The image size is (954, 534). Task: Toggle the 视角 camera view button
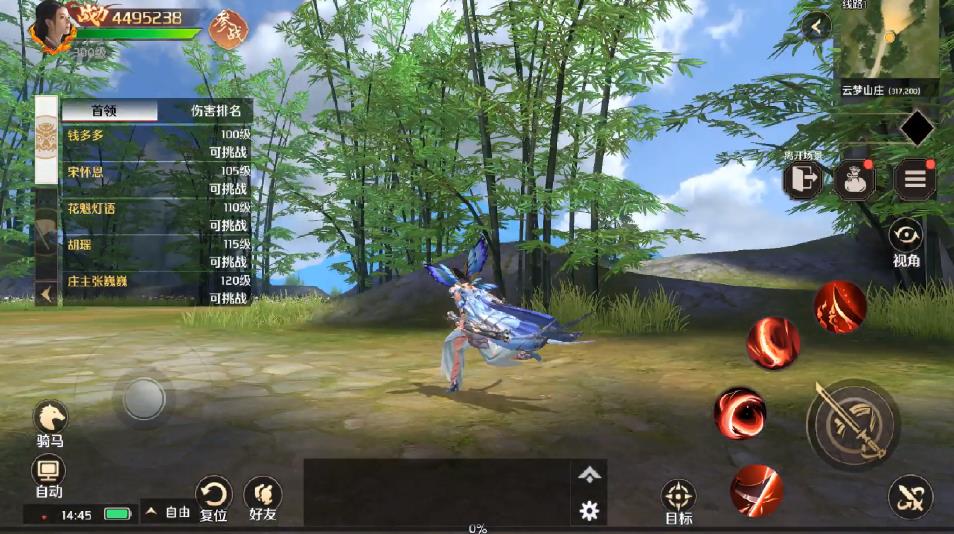tap(906, 240)
